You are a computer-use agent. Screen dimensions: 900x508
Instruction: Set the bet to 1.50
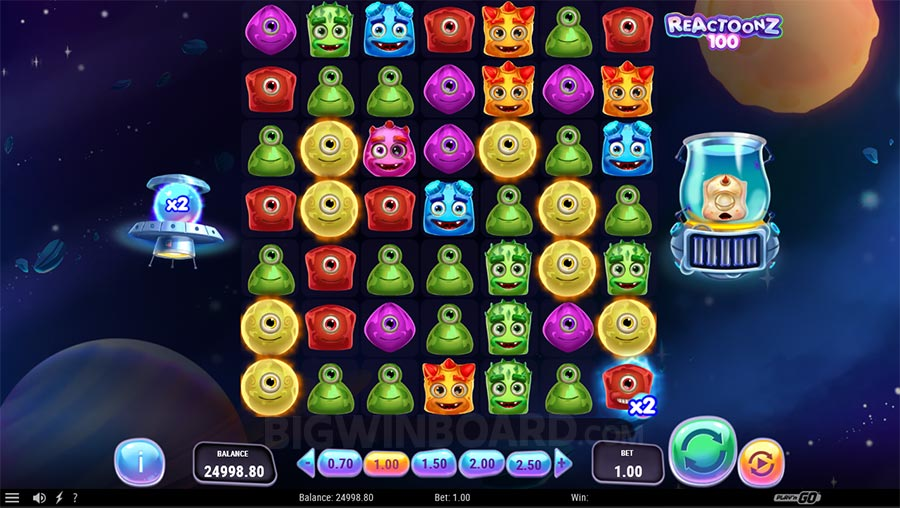point(435,463)
